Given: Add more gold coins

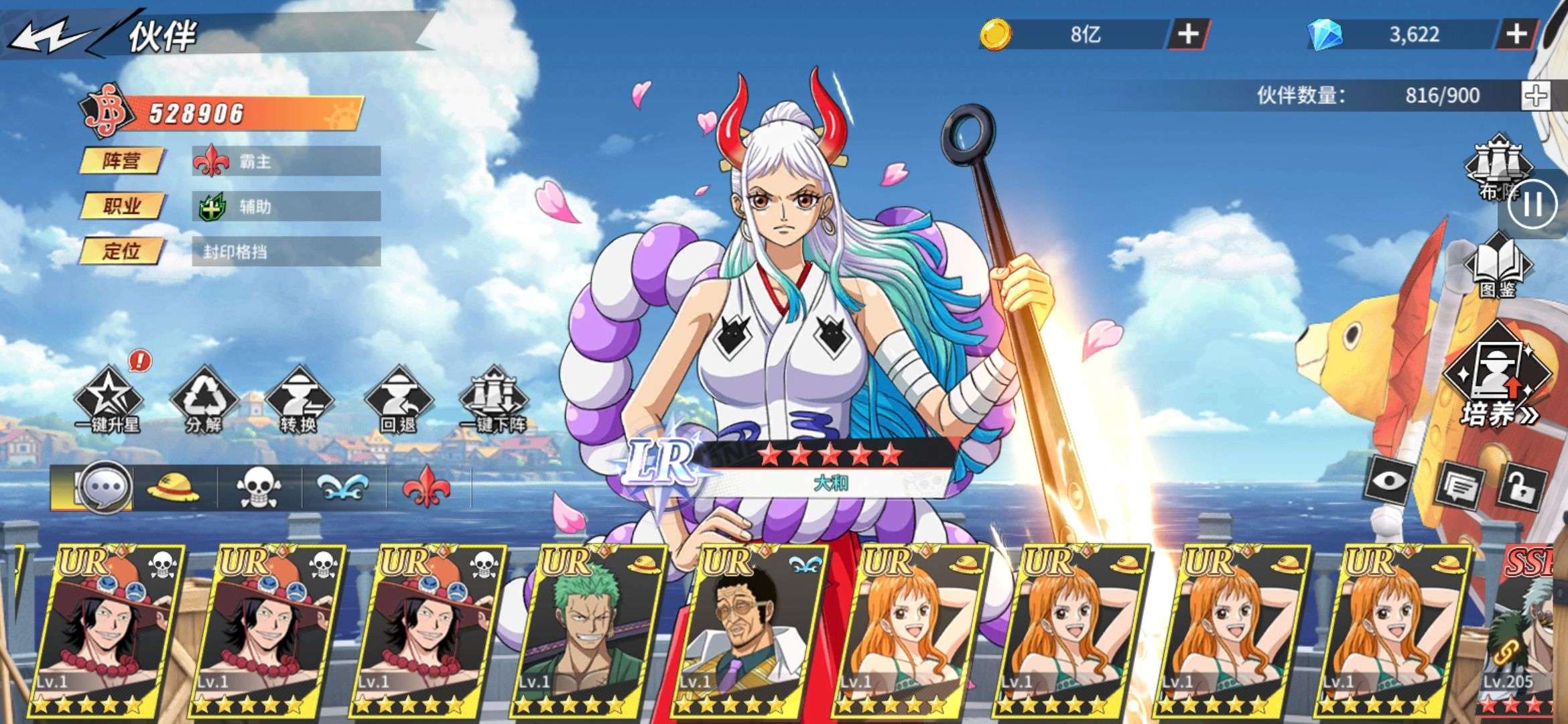Looking at the screenshot, I should tap(1188, 34).
